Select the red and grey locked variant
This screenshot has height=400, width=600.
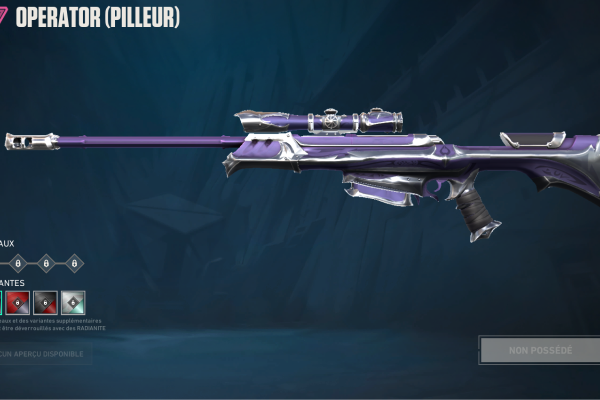pos(17,302)
